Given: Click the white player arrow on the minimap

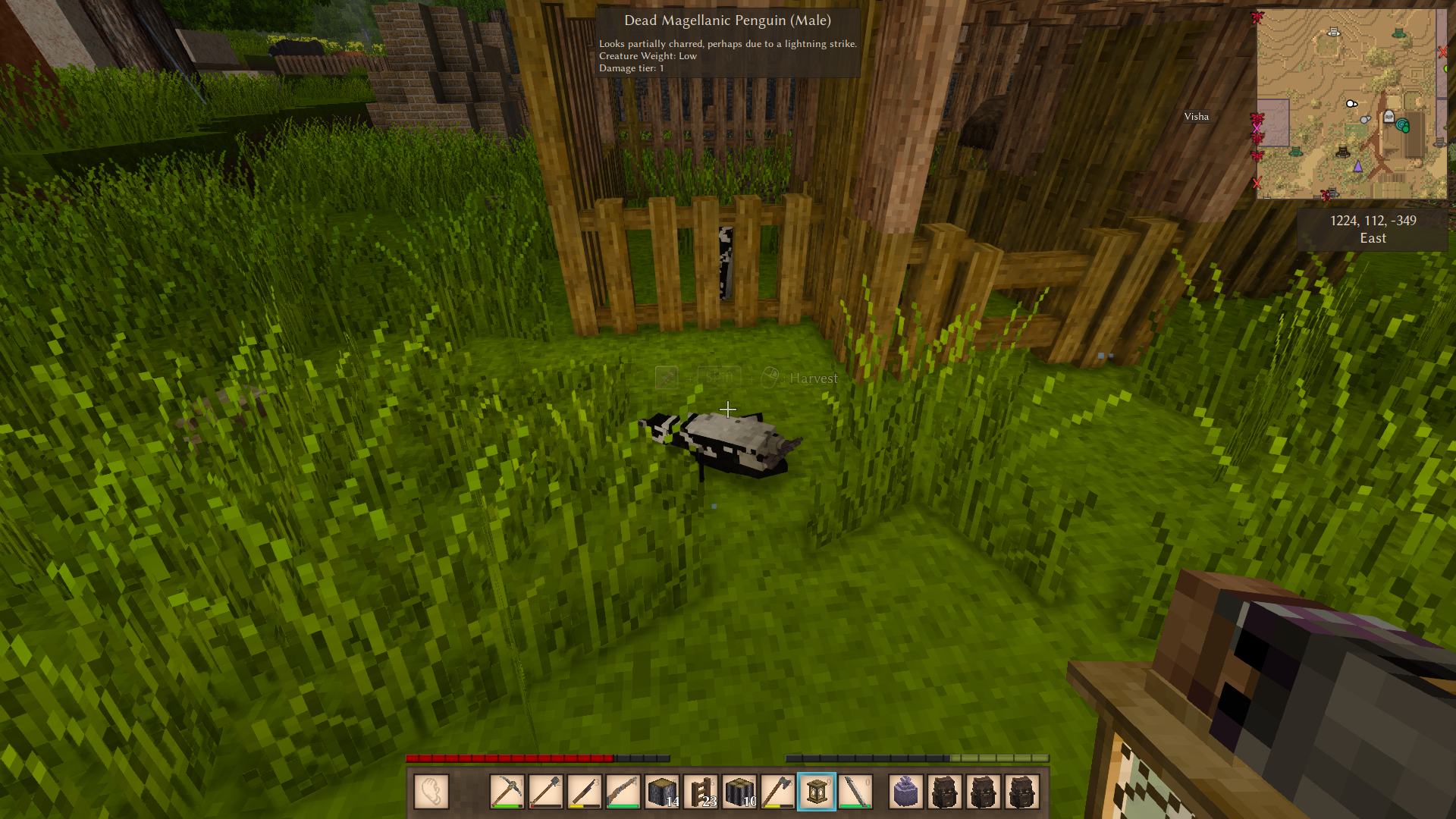Looking at the screenshot, I should [1351, 104].
